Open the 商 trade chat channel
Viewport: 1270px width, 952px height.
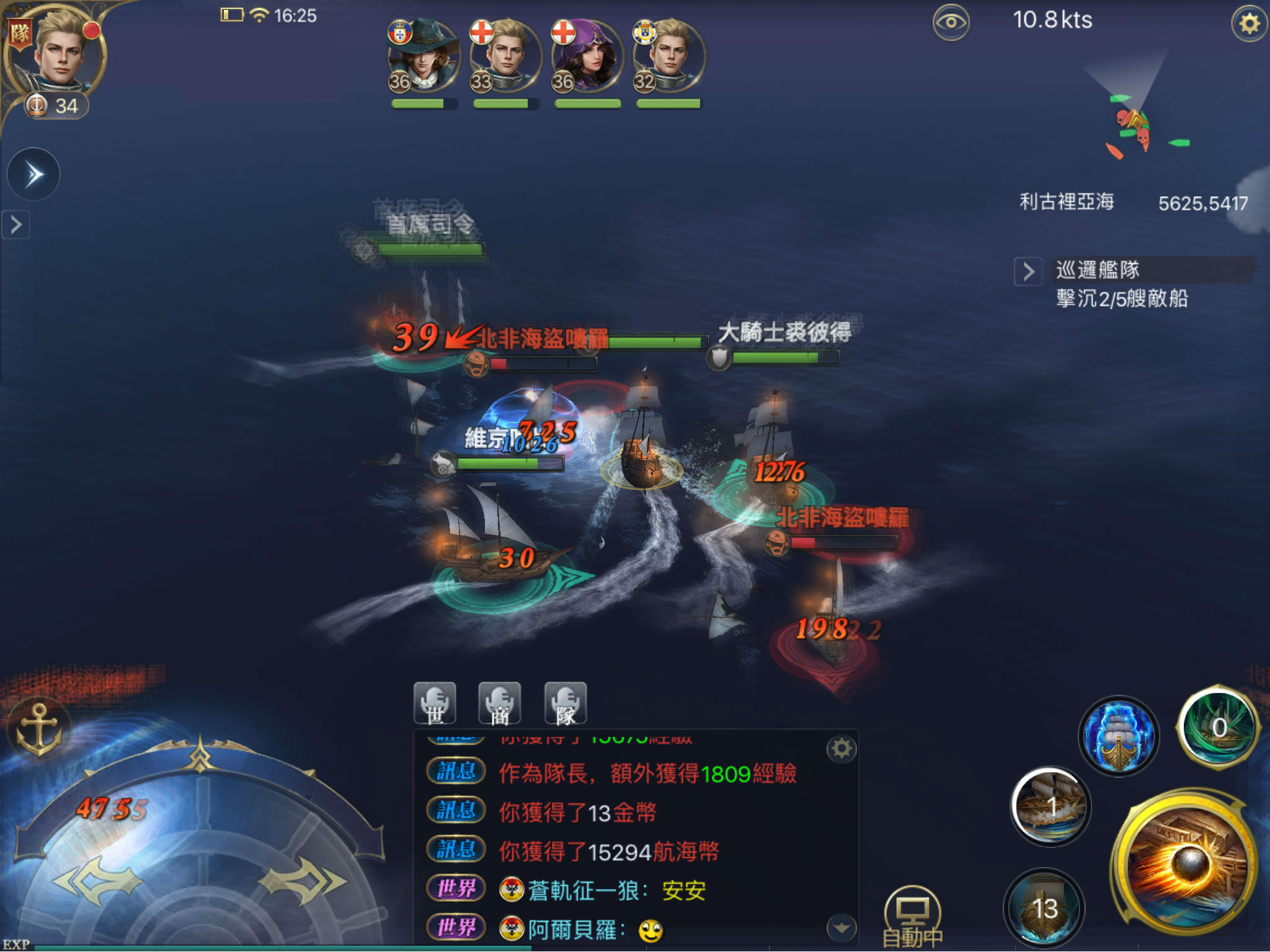pos(501,703)
